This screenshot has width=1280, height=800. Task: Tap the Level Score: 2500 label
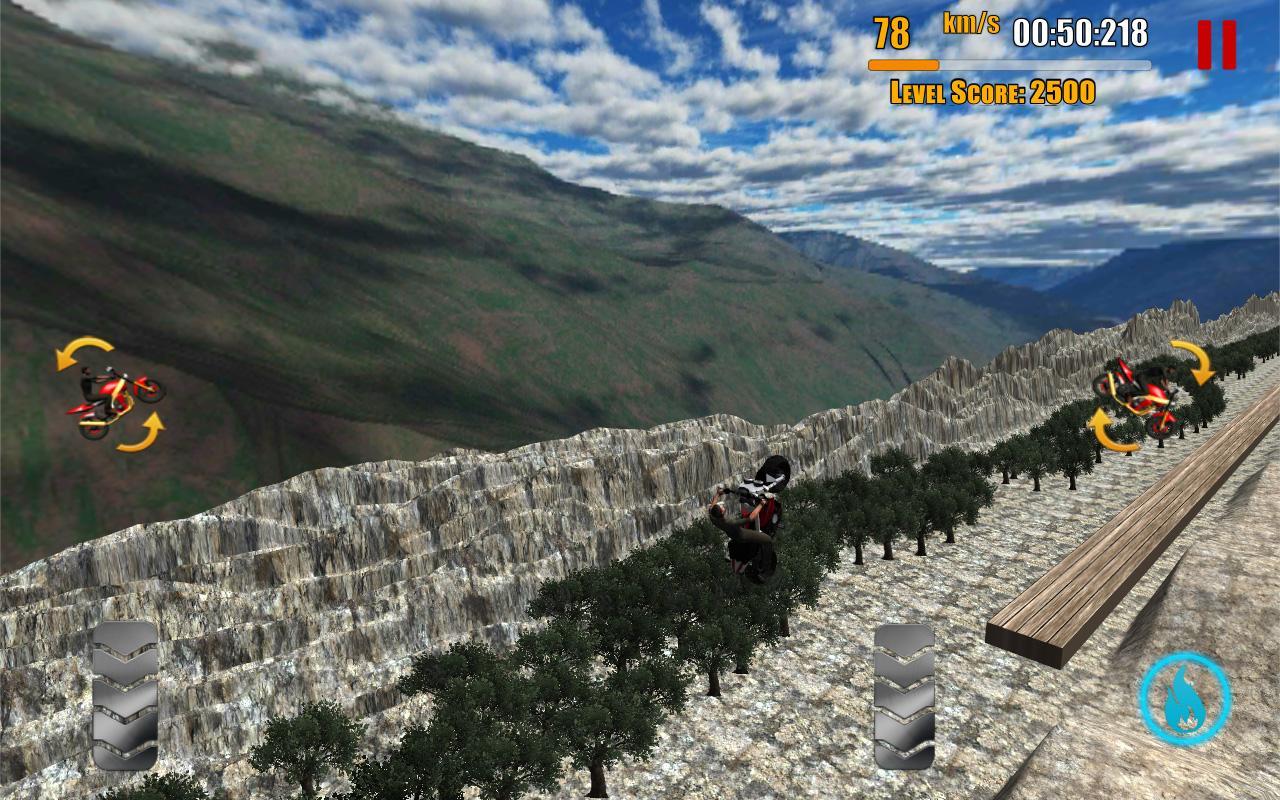click(993, 92)
